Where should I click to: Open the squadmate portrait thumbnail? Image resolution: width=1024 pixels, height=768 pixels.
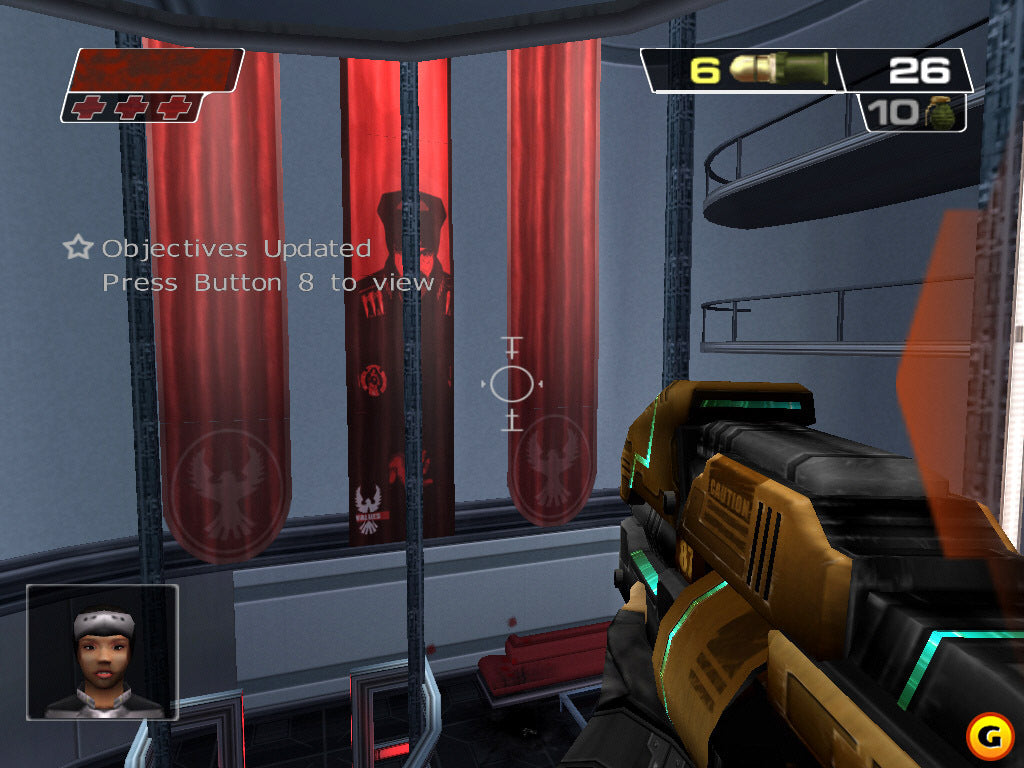[x=102, y=652]
